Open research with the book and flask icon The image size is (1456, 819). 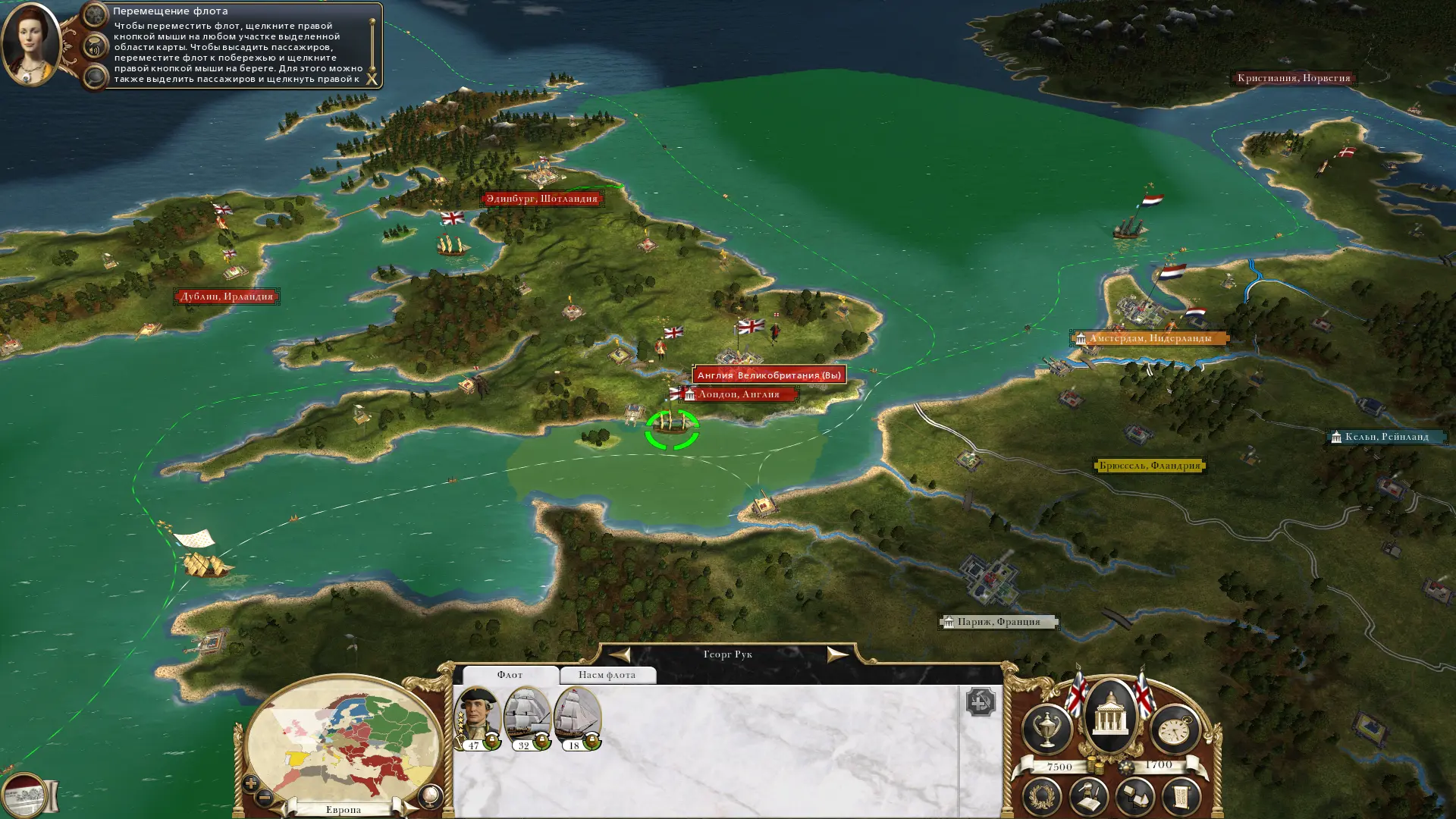[x=1089, y=797]
